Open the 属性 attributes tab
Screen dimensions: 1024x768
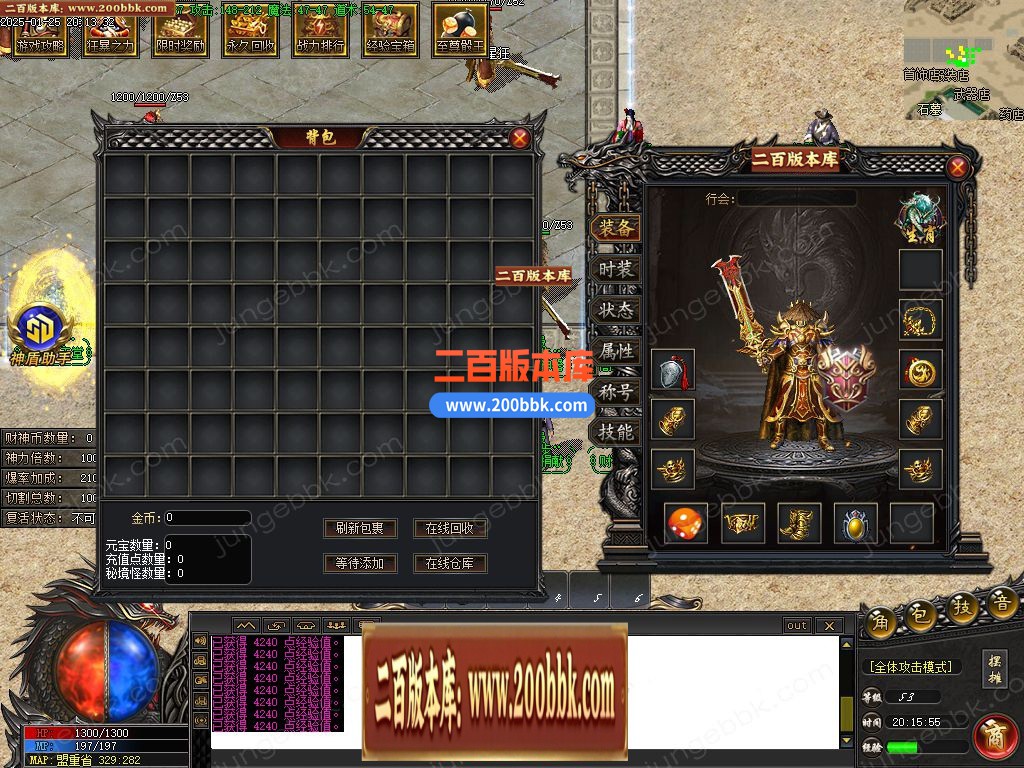(x=616, y=351)
